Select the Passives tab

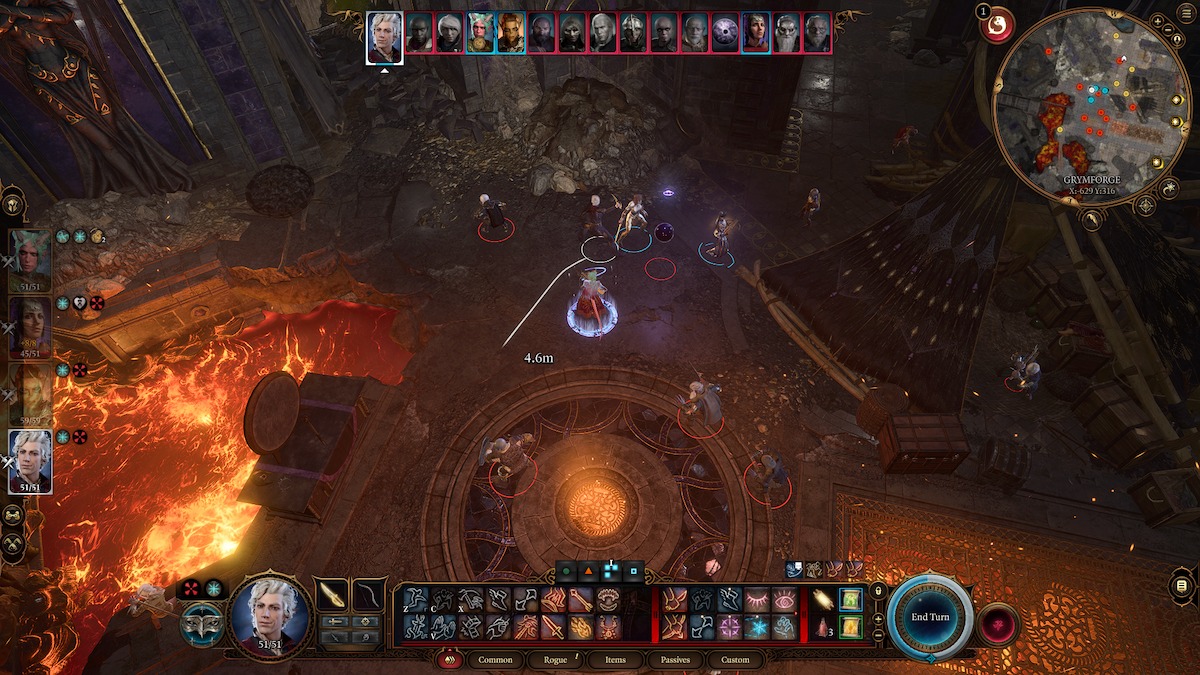[674, 660]
